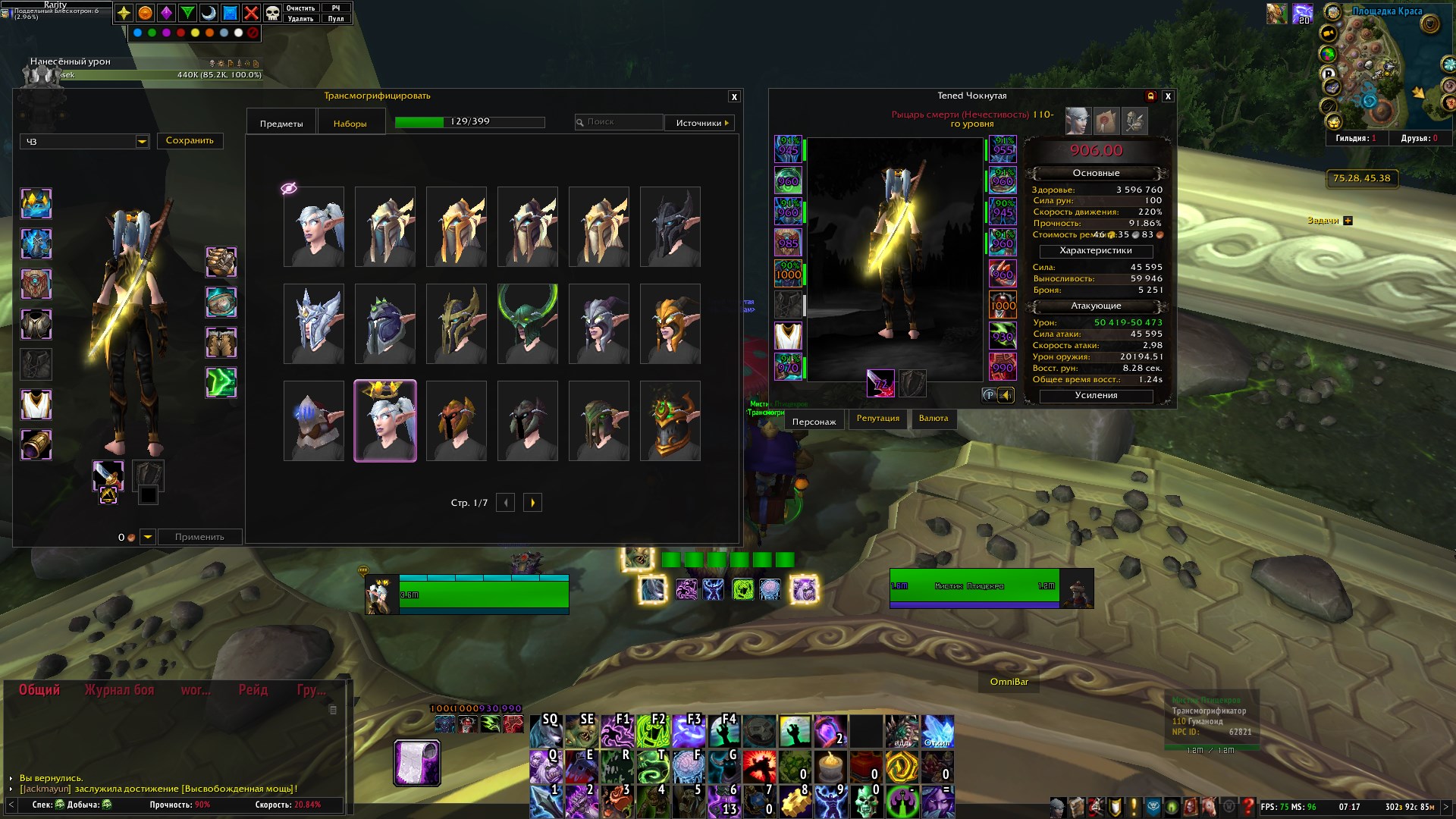This screenshot has width=1456, height=819.
Task: Open the Валюта tab
Action: coord(934,419)
